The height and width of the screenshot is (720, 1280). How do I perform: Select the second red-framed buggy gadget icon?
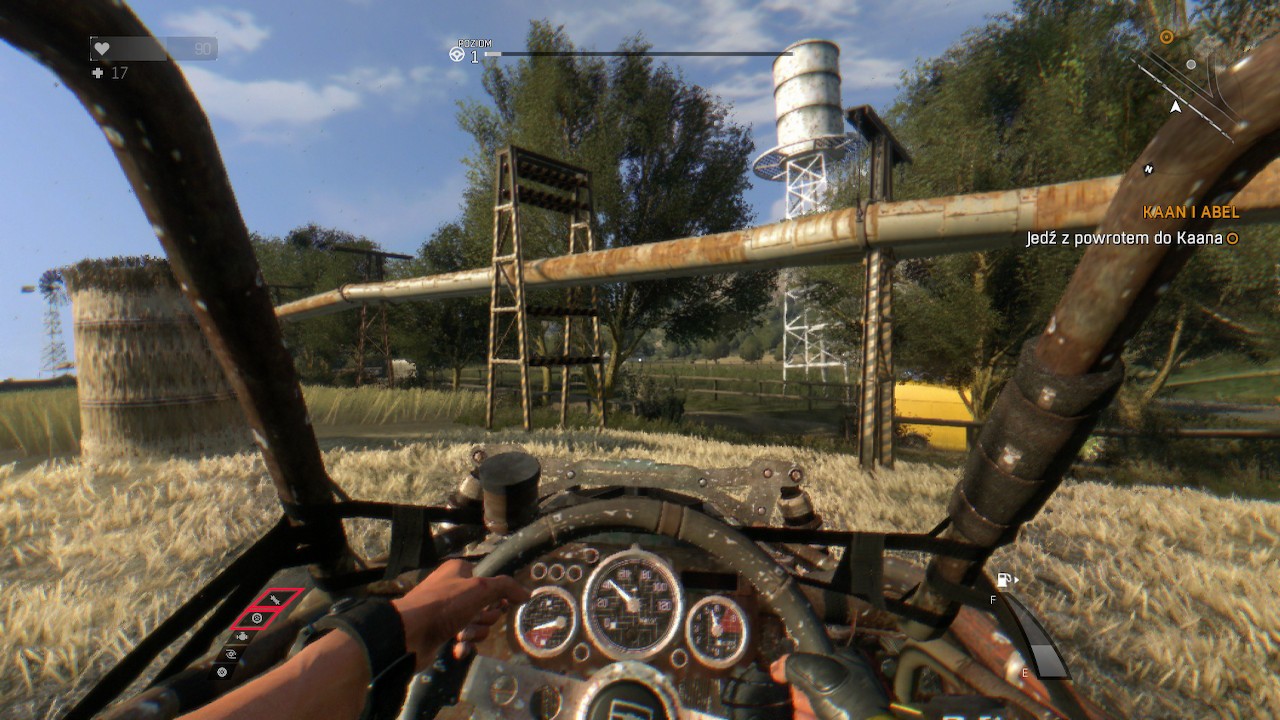point(258,618)
